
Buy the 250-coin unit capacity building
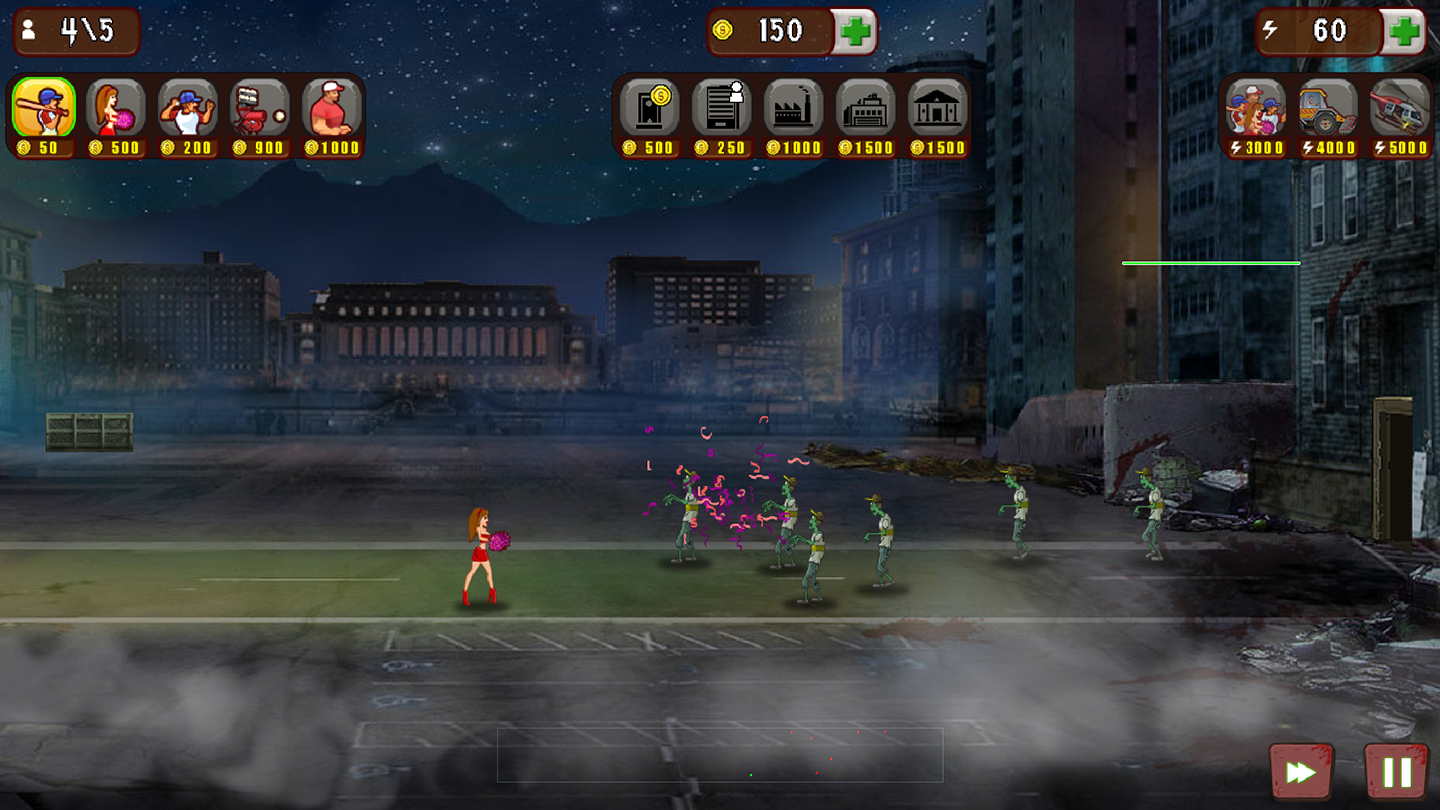pyautogui.click(x=722, y=108)
